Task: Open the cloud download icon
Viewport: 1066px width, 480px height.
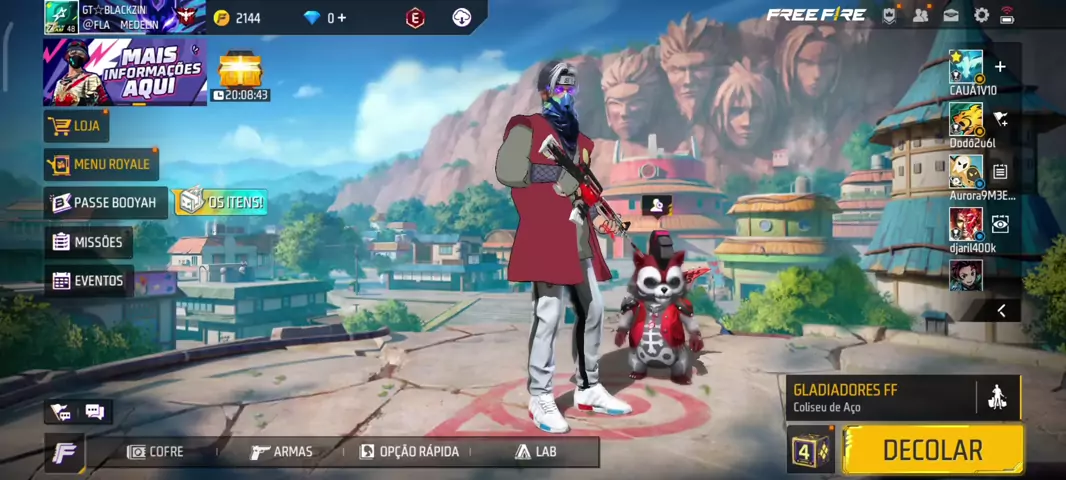Action: pos(461,17)
